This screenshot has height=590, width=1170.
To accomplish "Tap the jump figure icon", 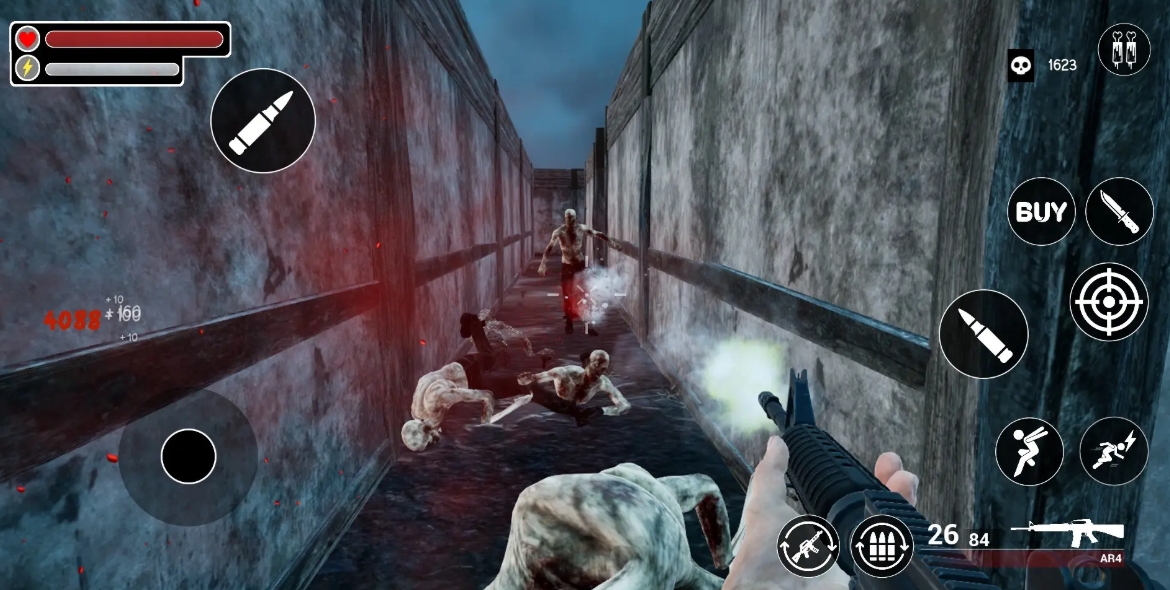I will click(1029, 452).
